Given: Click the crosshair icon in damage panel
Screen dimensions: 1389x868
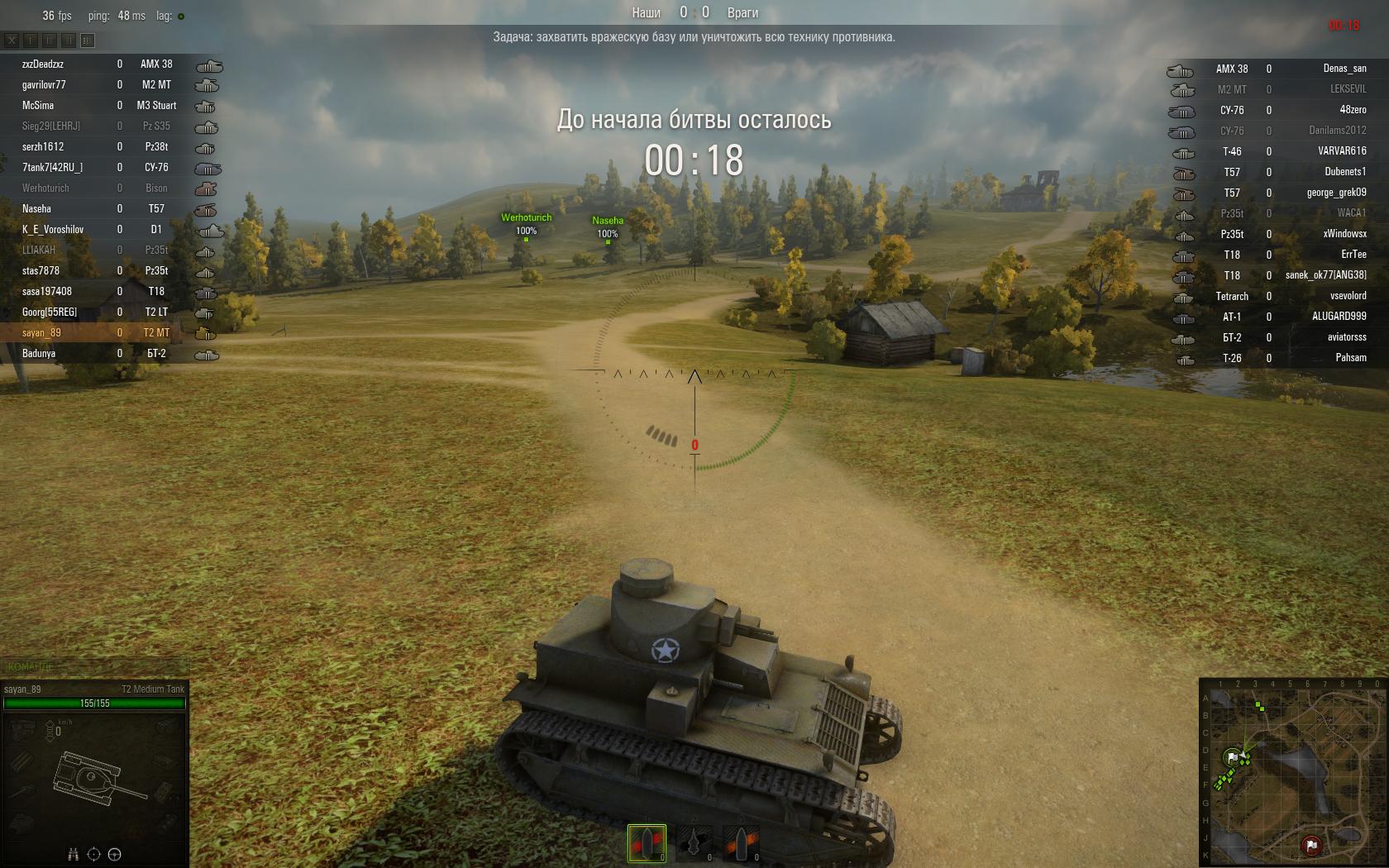Looking at the screenshot, I should coord(93,855).
